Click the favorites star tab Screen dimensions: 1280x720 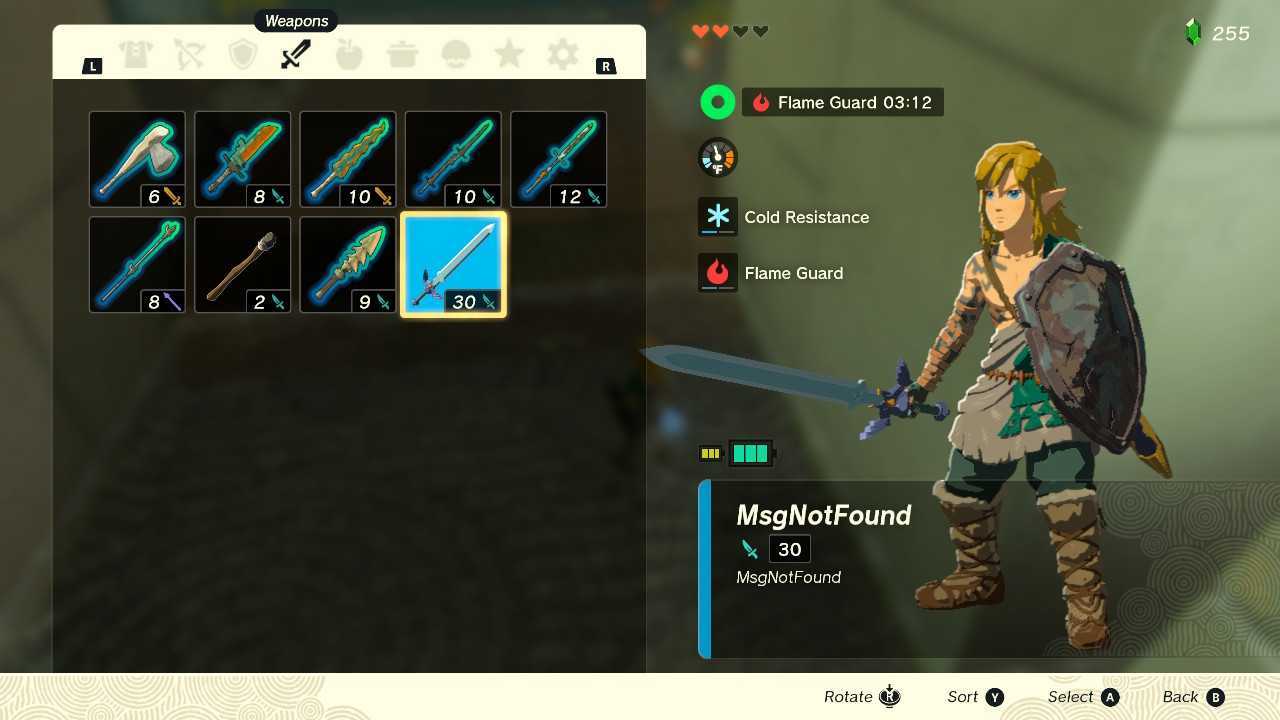(508, 54)
